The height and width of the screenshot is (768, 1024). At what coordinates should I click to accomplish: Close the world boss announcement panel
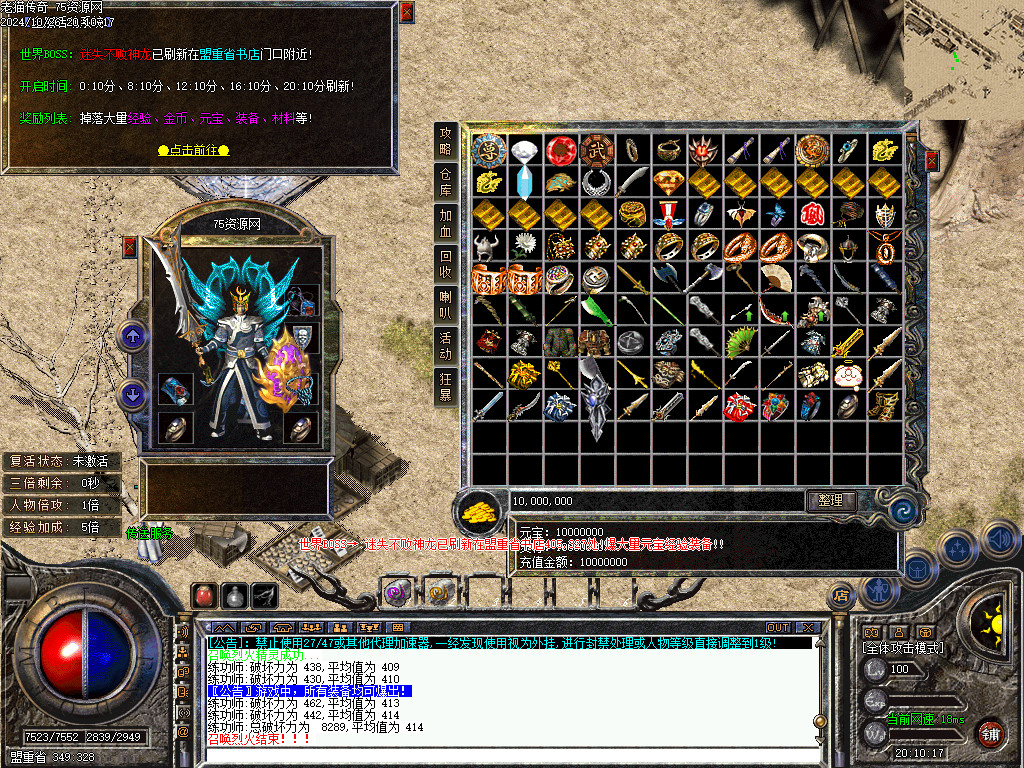coord(406,13)
